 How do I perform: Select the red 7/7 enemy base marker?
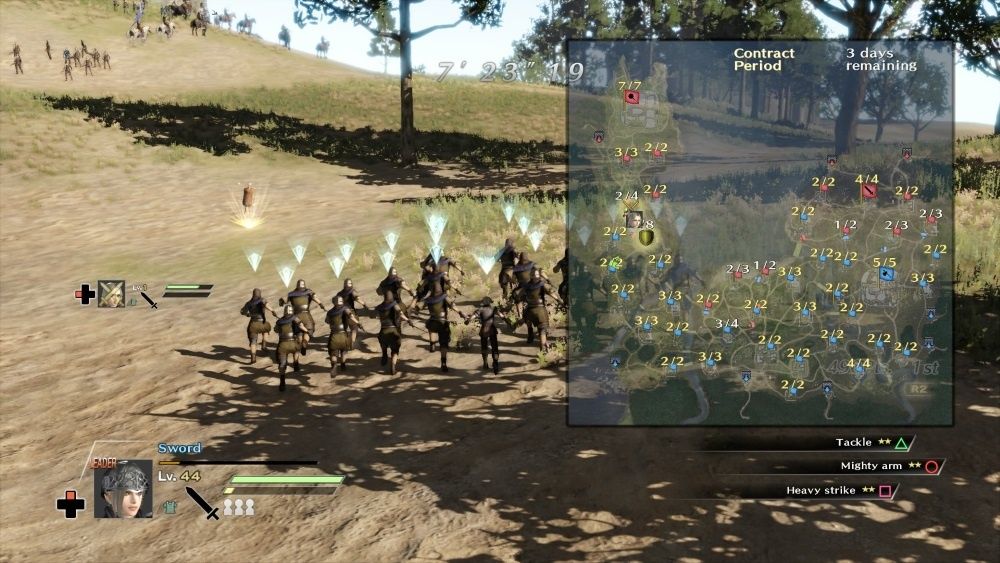pyautogui.click(x=631, y=98)
